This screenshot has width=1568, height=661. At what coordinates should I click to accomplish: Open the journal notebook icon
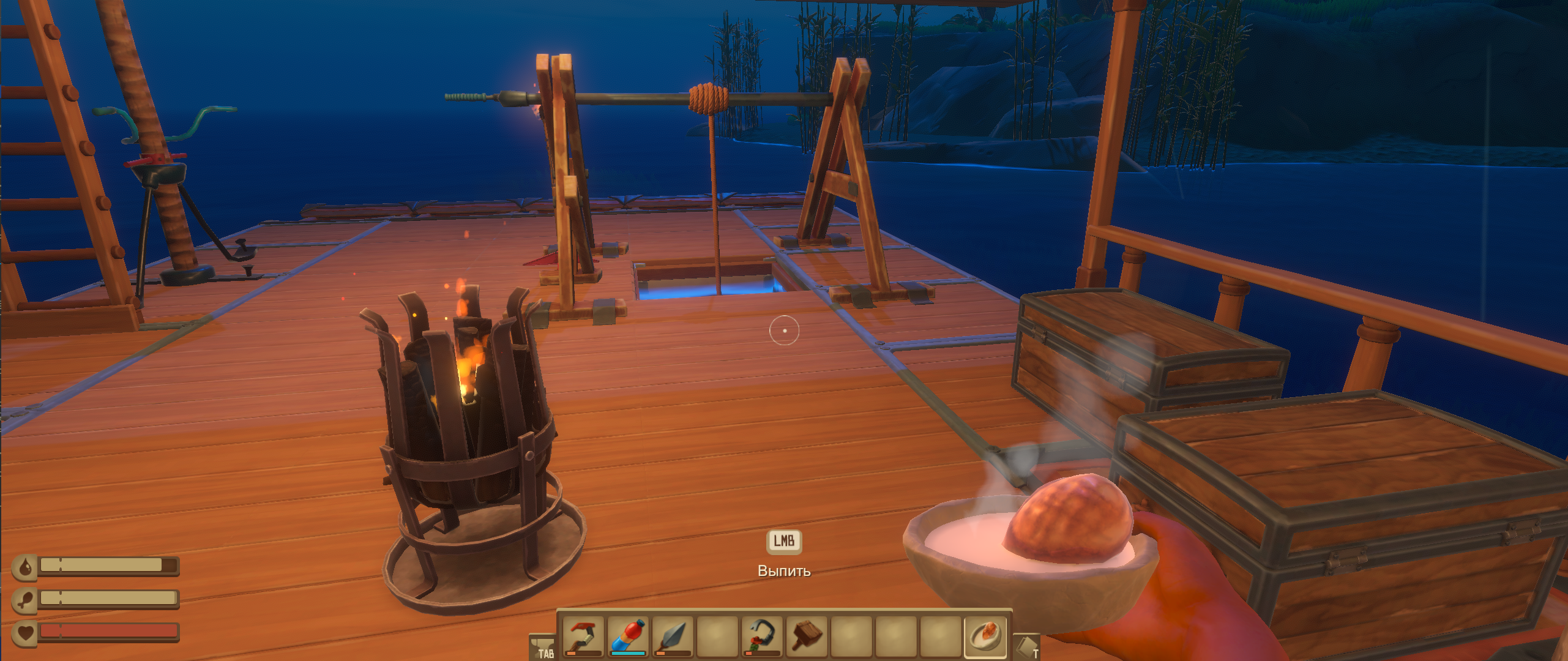pyautogui.click(x=1027, y=646)
